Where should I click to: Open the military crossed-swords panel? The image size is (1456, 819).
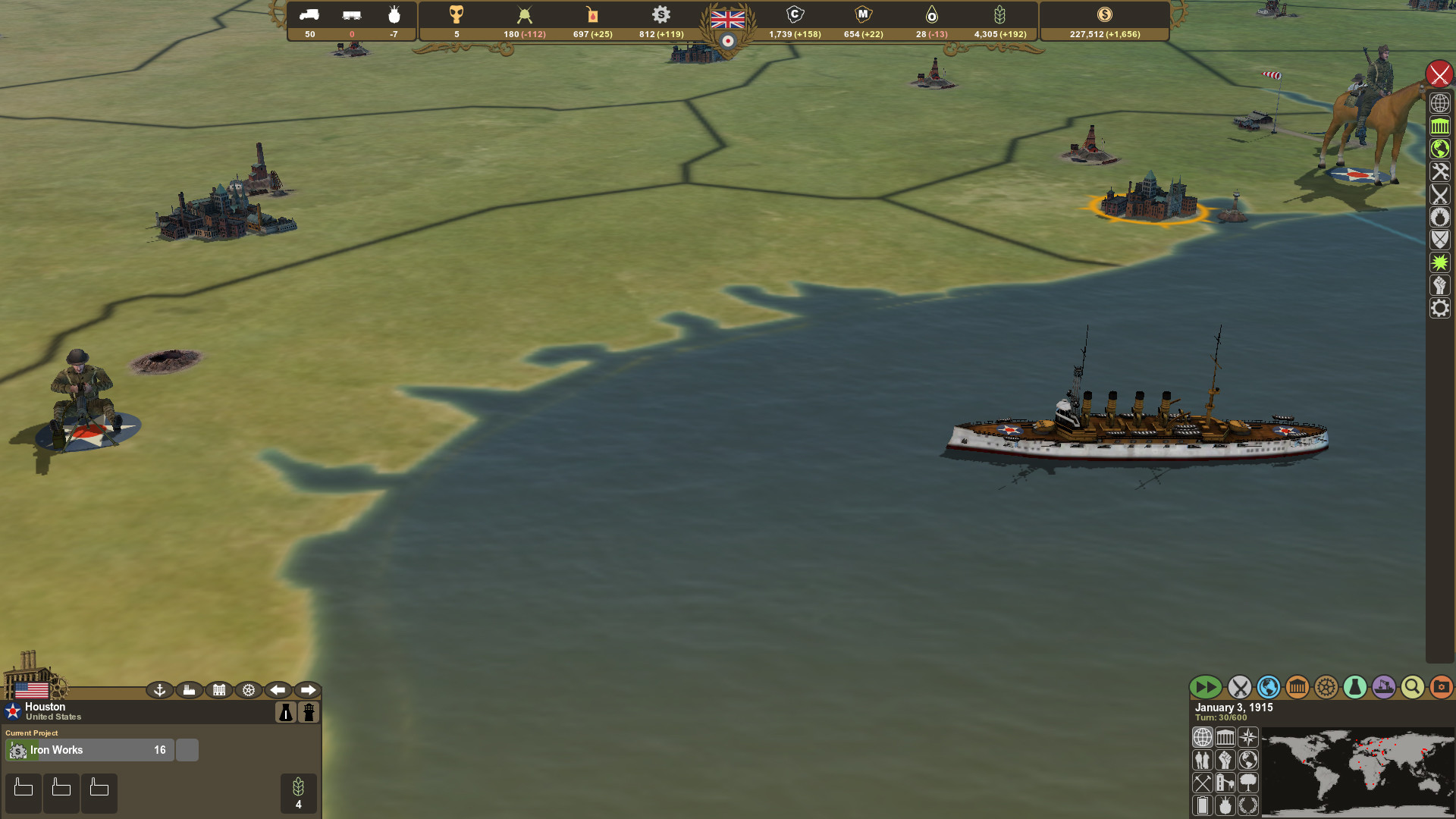tap(1240, 687)
